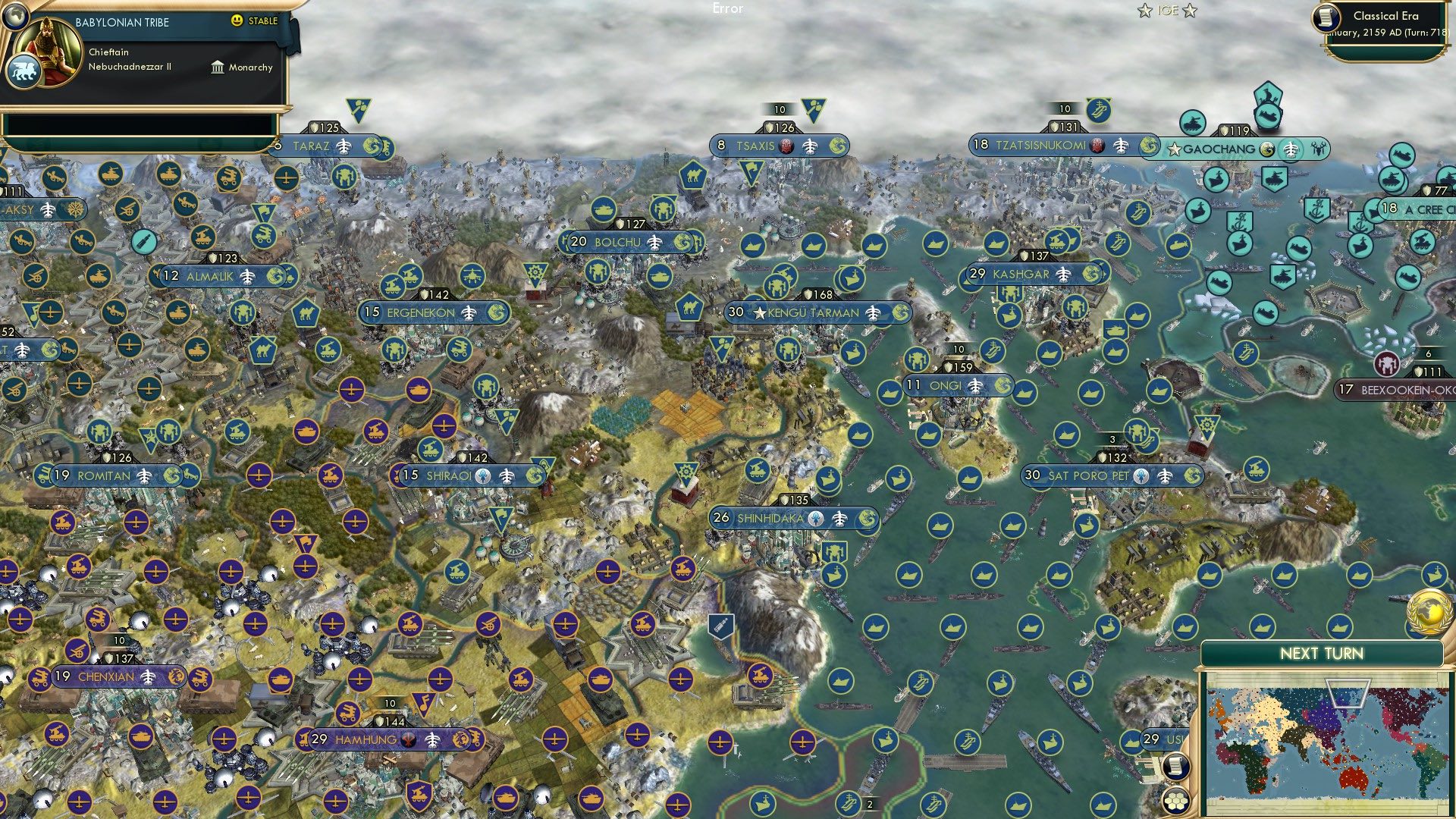Click the Monarchy government building icon
The image size is (1456, 819).
(x=218, y=67)
